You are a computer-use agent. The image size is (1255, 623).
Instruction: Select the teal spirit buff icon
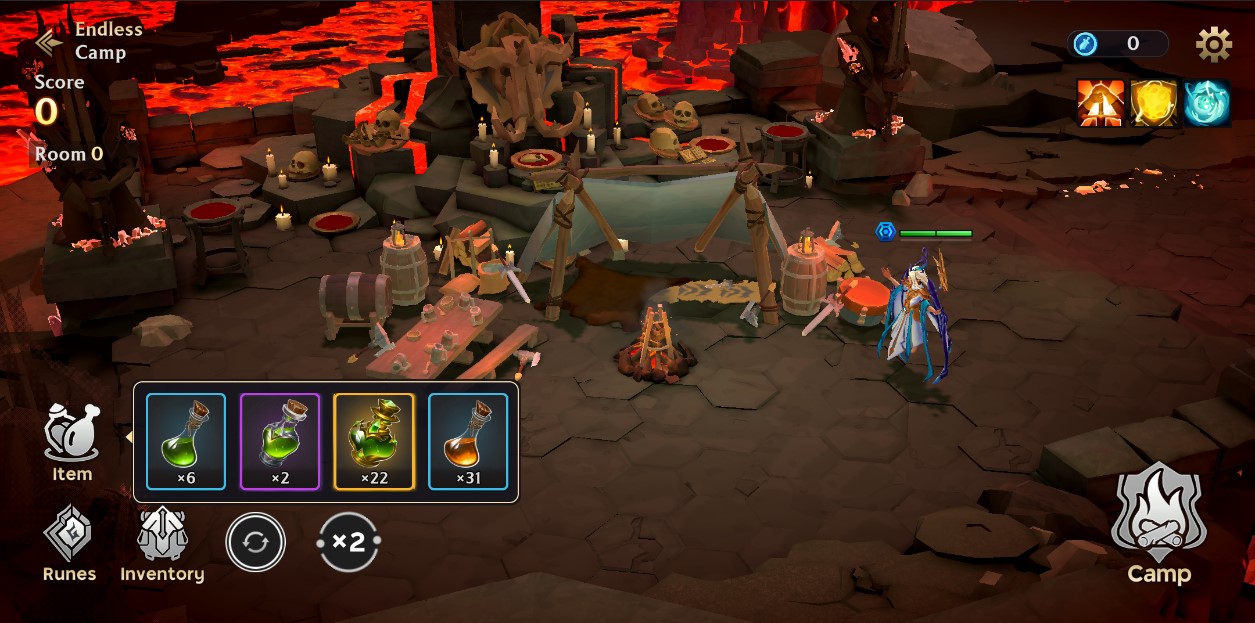[x=1207, y=103]
